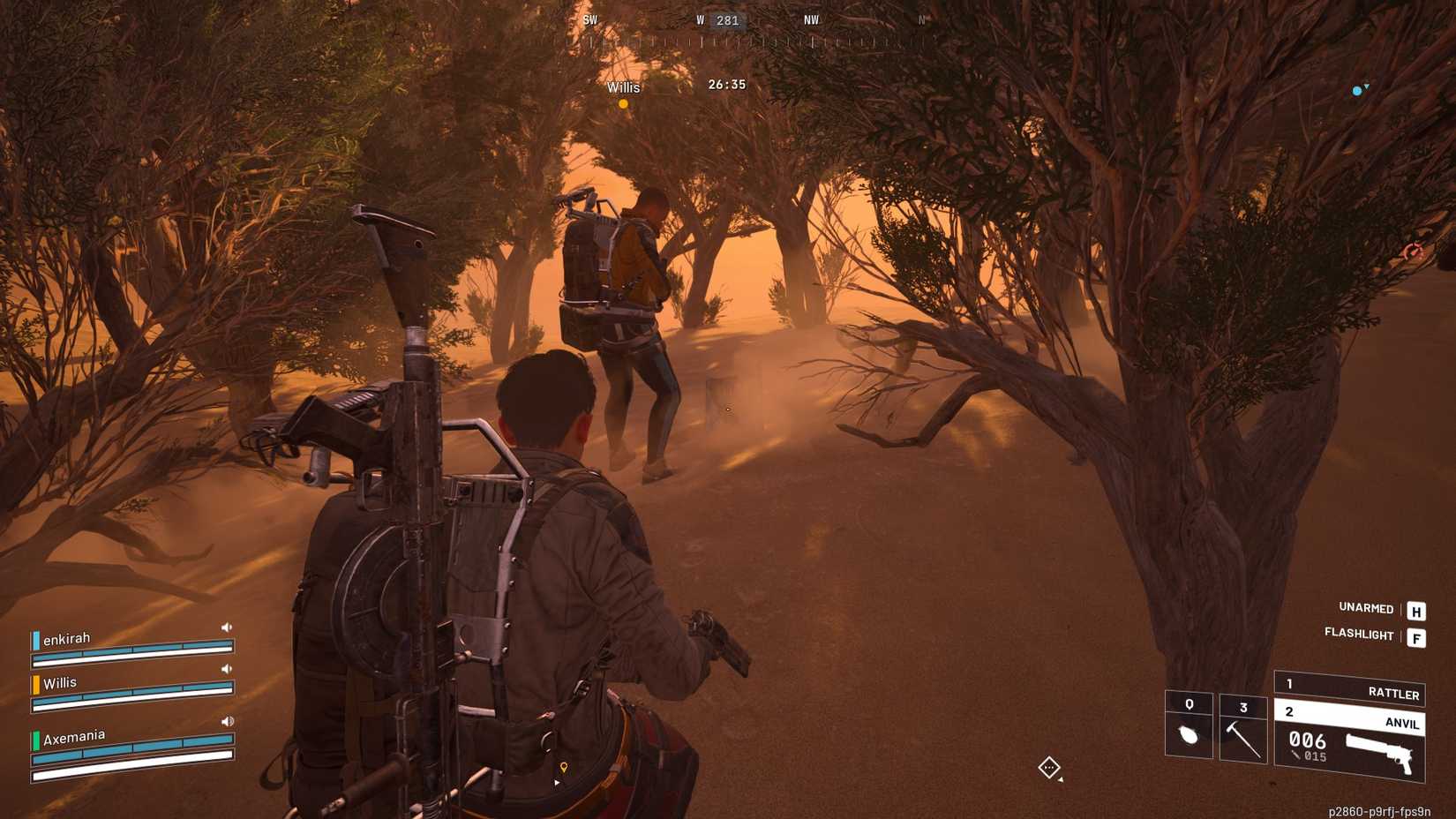
Task: Click the cyan teammate marker top right
Action: 1356,90
